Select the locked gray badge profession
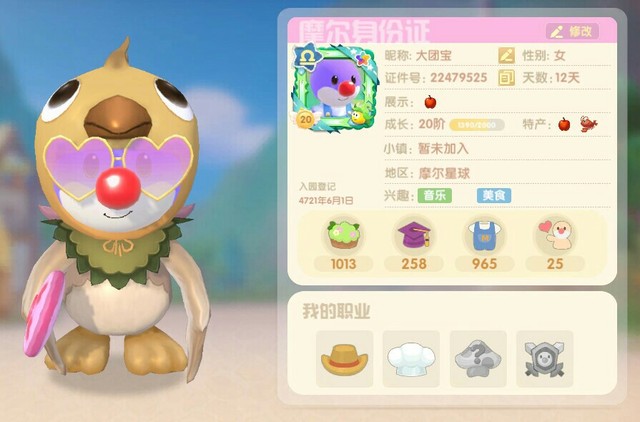 tap(545, 359)
